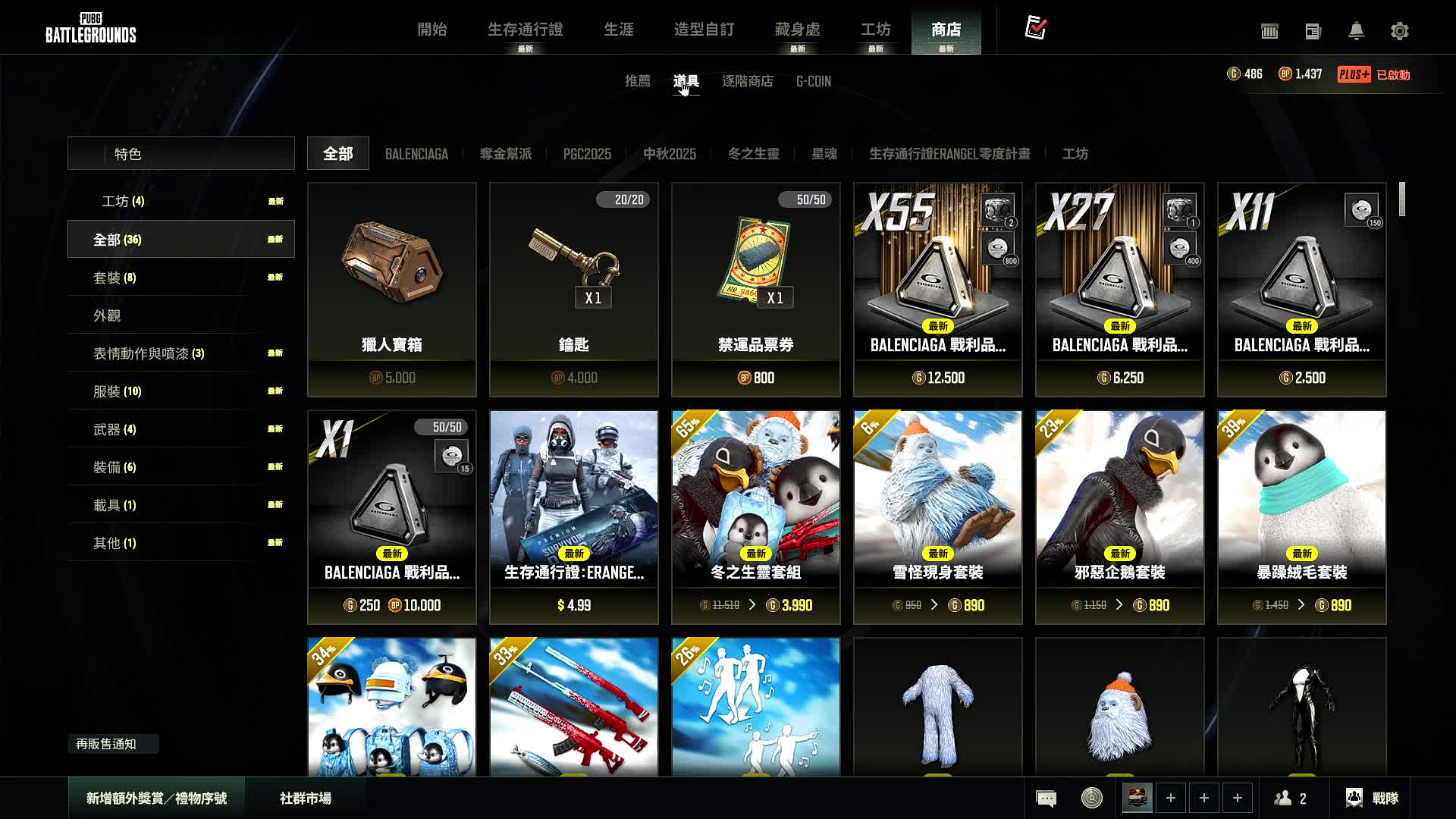The image size is (1456, 819).
Task: Pick the 禁運品票券 ticket for 800 BP
Action: (x=756, y=289)
